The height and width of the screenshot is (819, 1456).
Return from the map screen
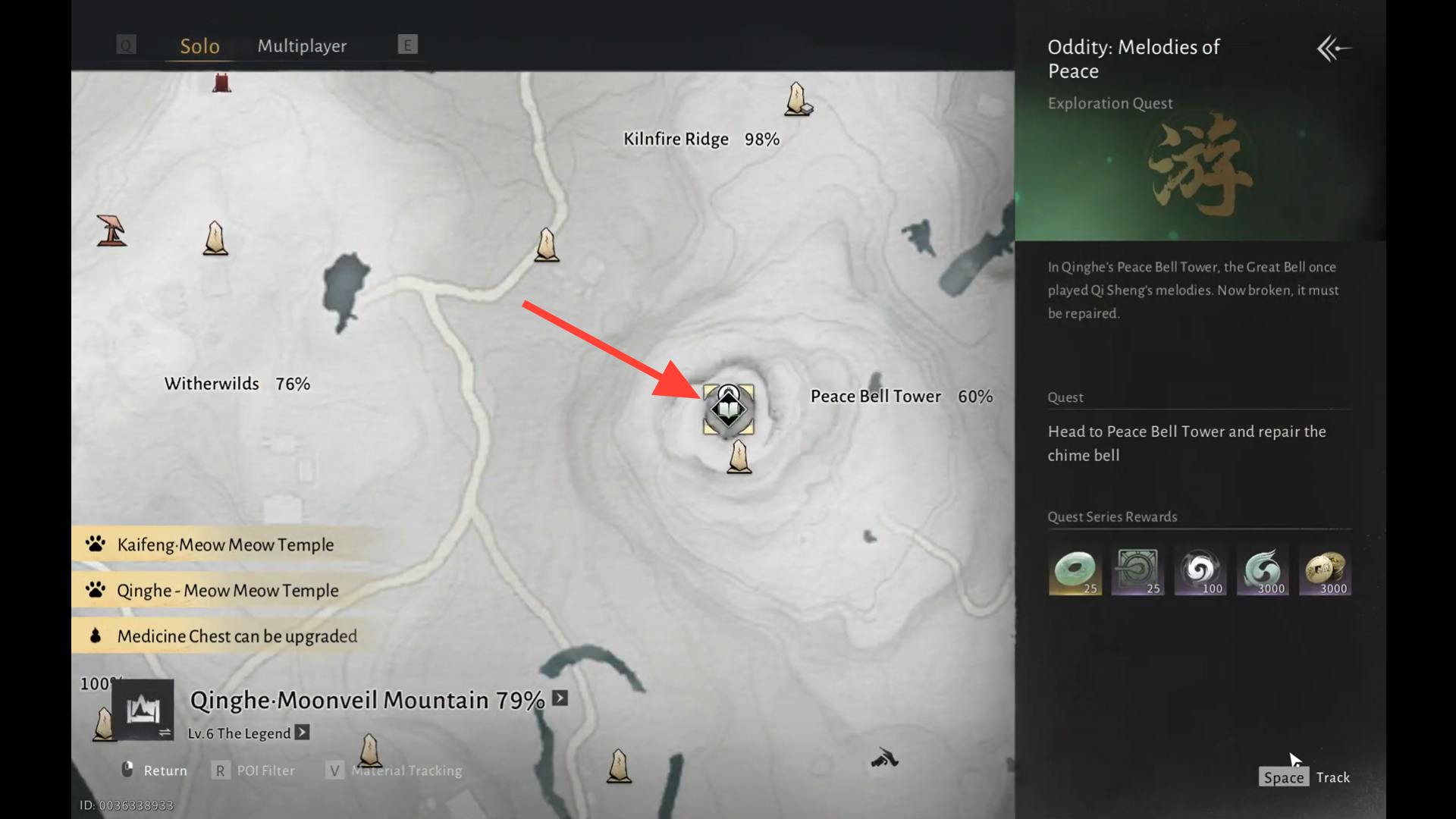(155, 770)
